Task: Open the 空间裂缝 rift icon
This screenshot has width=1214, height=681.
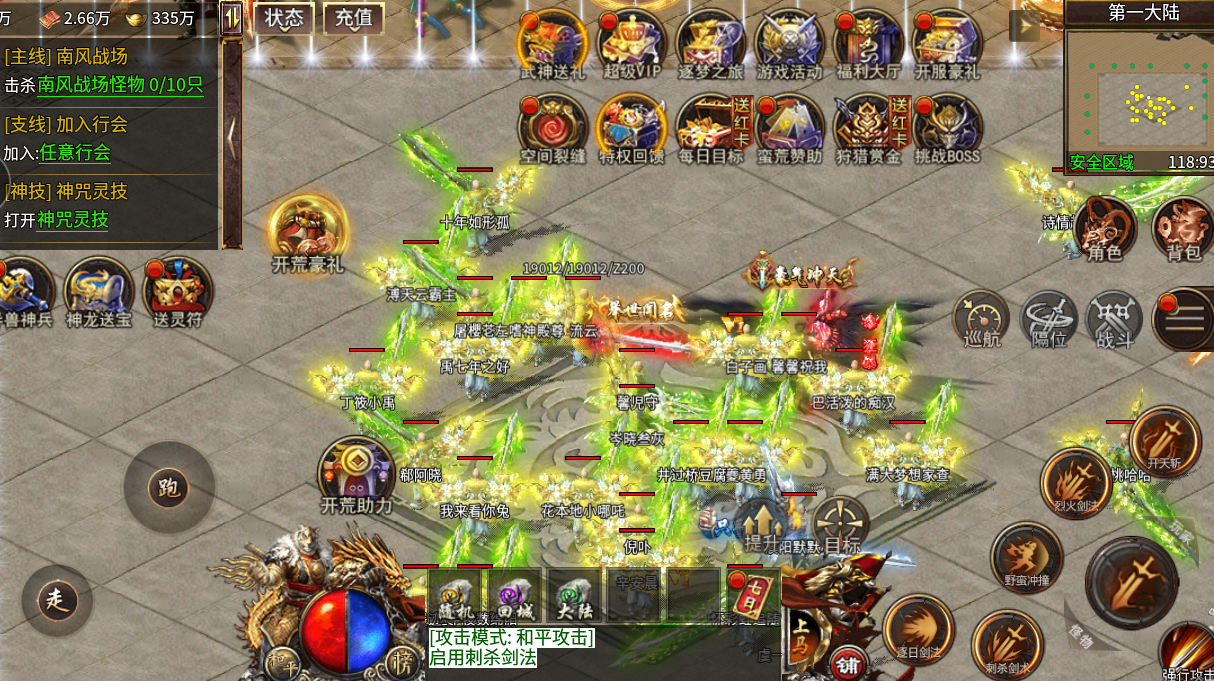Action: 552,126
